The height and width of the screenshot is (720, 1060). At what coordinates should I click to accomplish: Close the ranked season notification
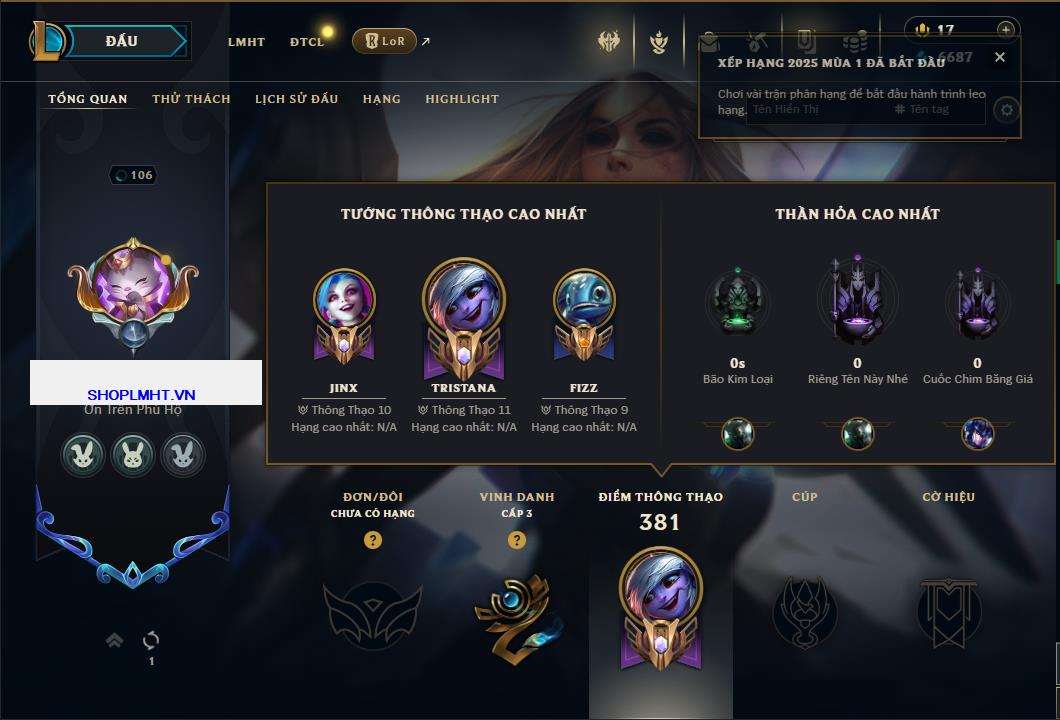click(x=999, y=57)
